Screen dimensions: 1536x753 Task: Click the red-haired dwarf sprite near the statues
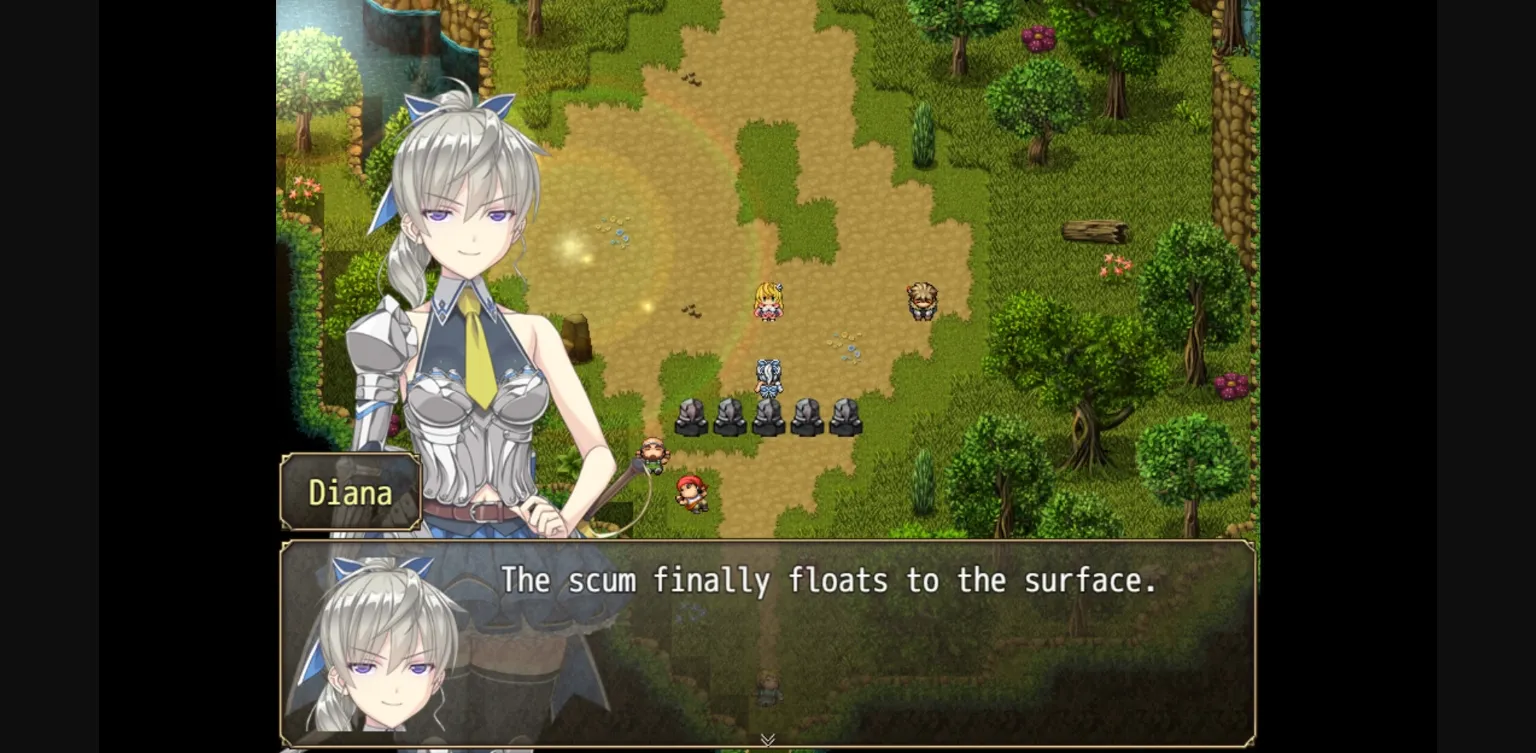click(x=694, y=492)
